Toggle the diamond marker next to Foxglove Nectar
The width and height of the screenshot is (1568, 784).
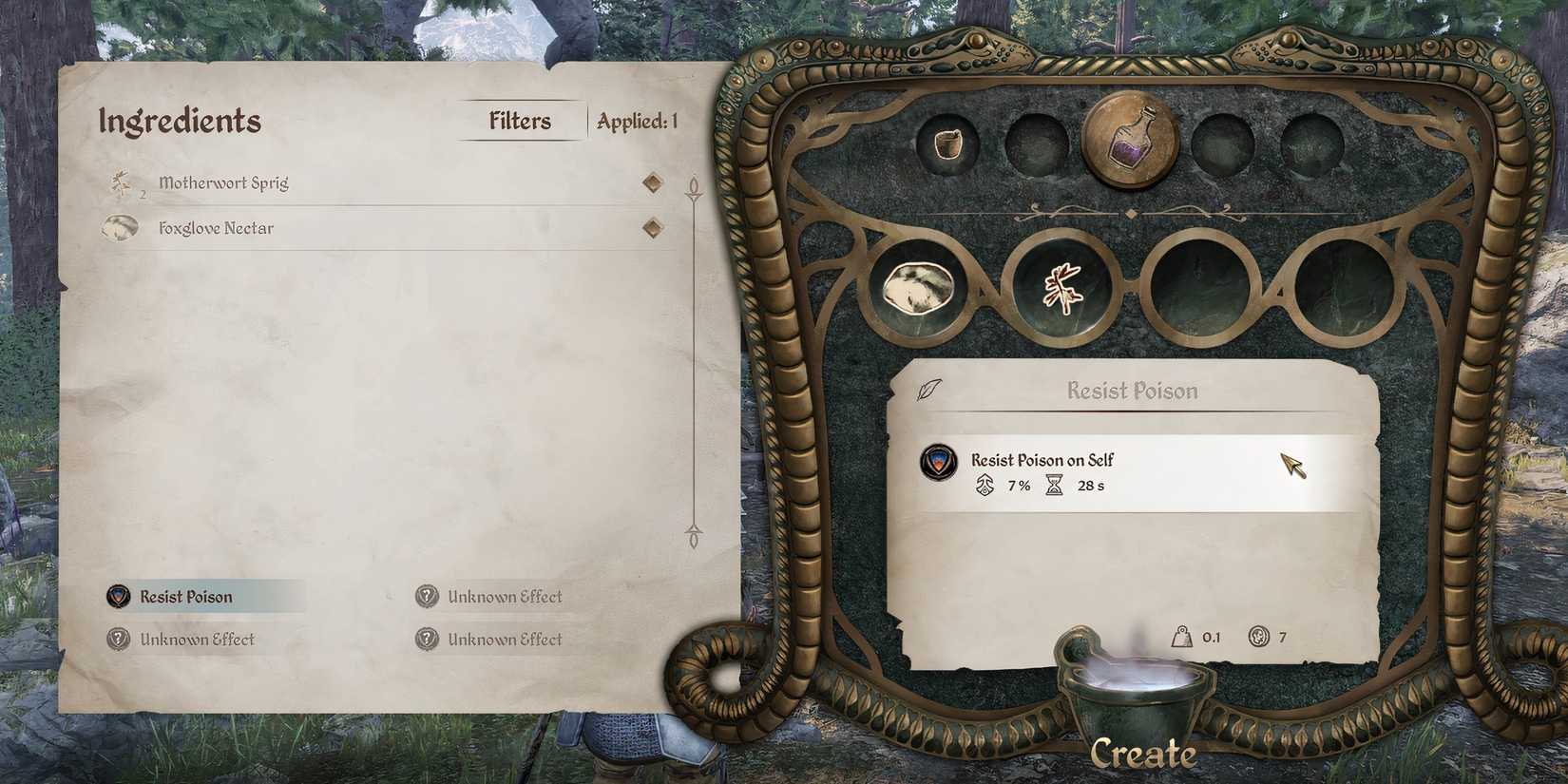[652, 227]
